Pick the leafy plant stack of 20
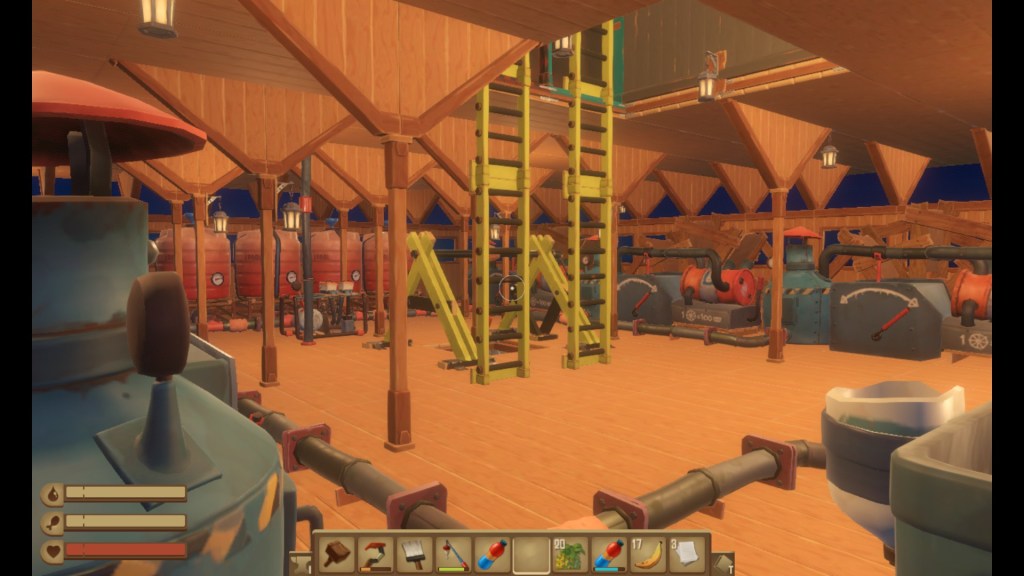 [570, 553]
